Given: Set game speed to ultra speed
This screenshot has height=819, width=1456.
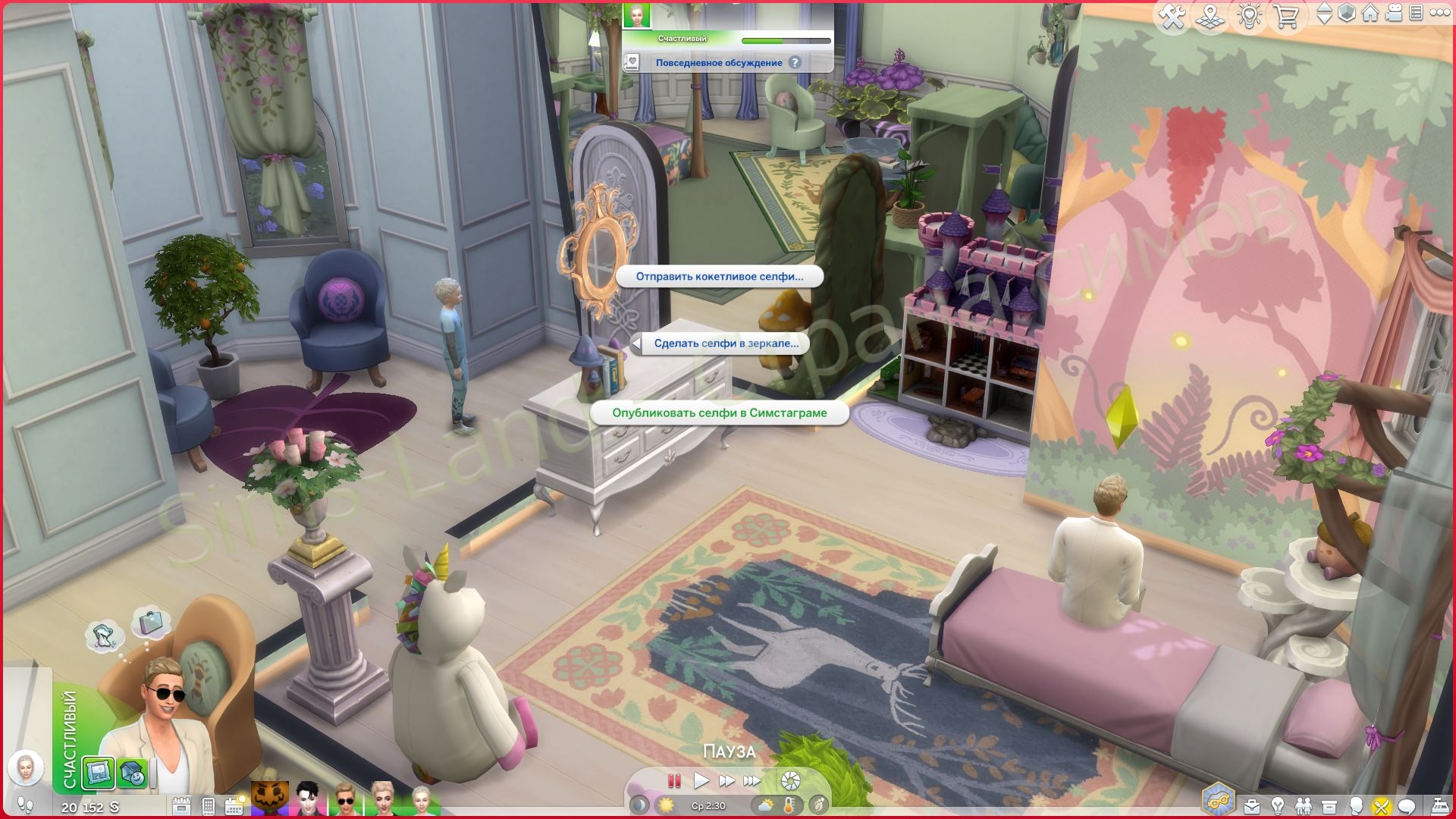Looking at the screenshot, I should tap(752, 780).
